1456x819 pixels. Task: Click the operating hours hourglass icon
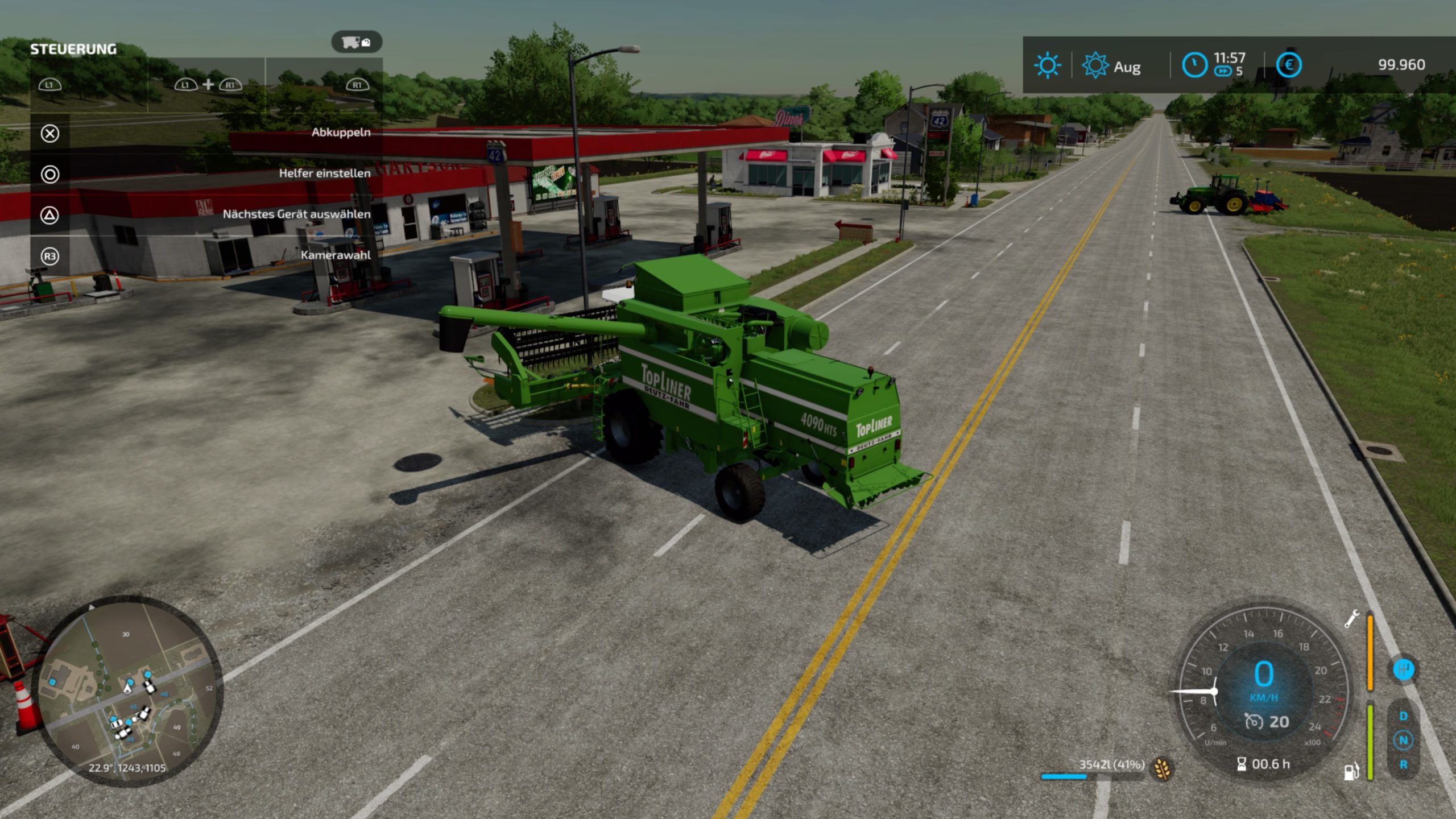pos(1242,764)
